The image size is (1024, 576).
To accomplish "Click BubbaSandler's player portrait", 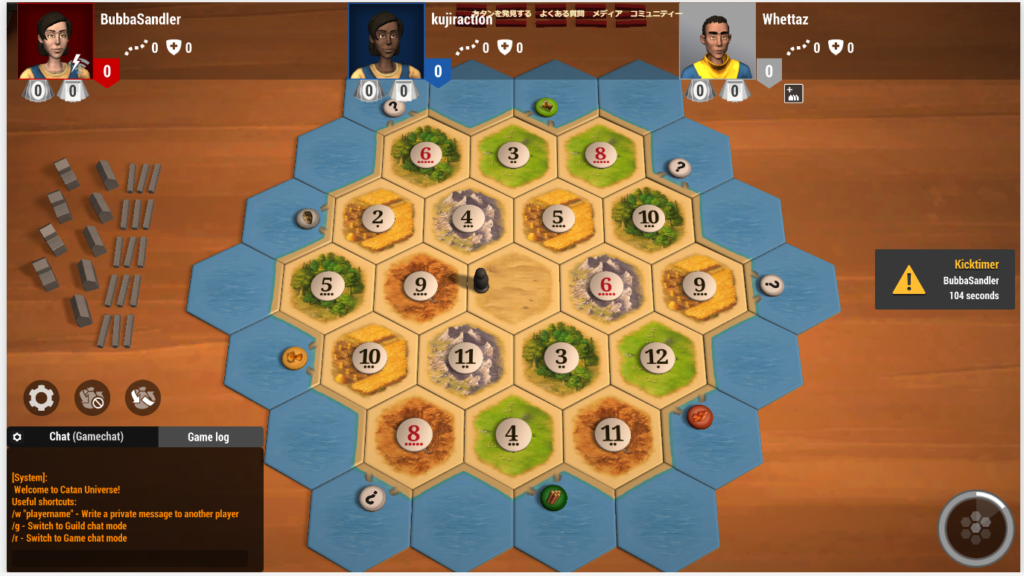I will (56, 40).
